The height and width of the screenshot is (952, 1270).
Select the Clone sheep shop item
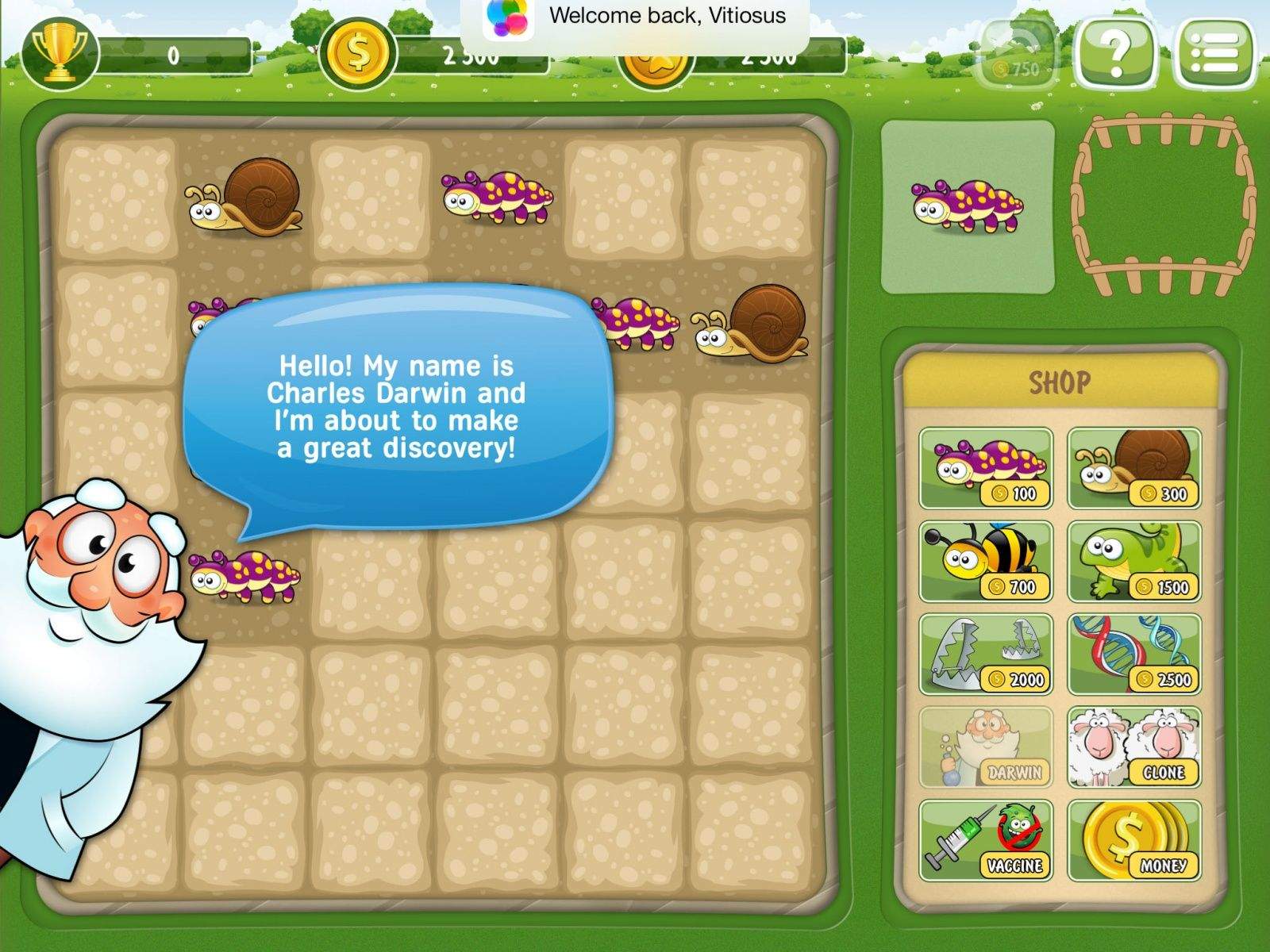click(1133, 747)
